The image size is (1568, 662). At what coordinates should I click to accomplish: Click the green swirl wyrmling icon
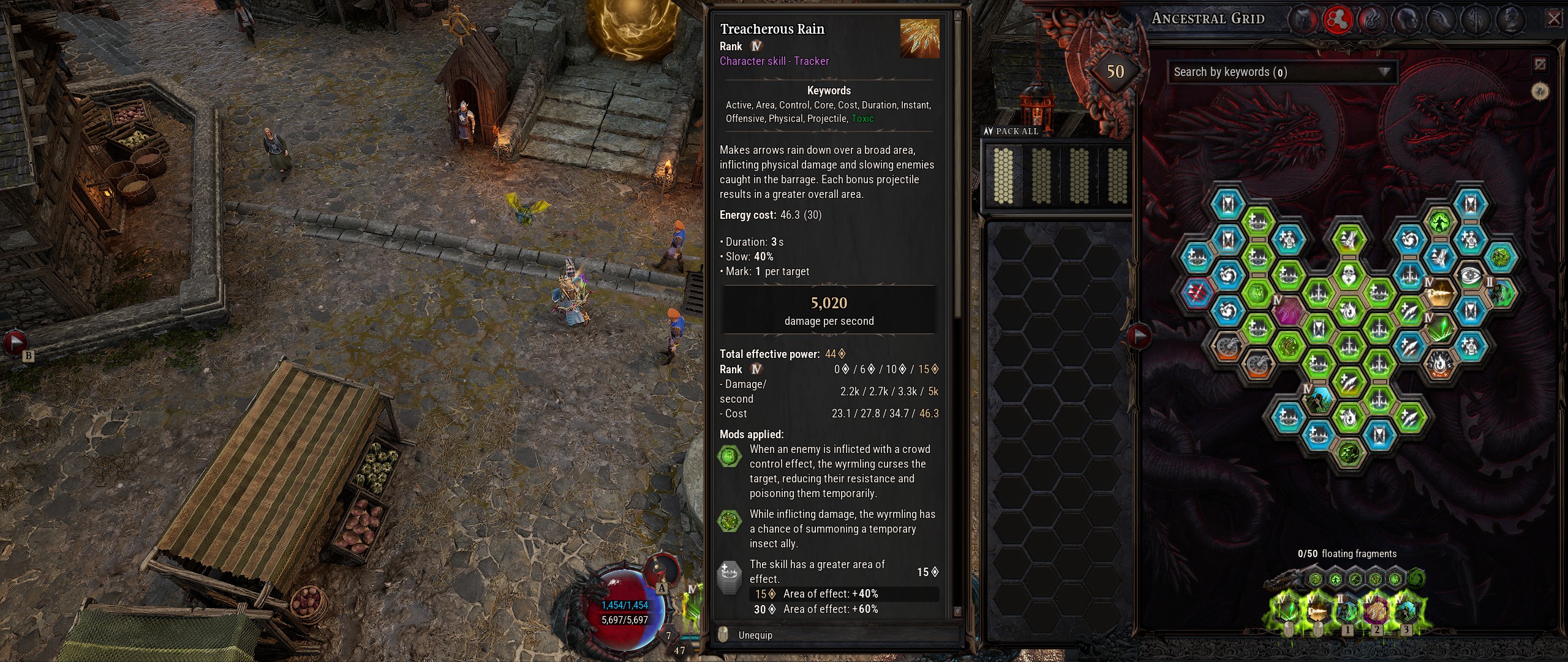[x=1416, y=578]
